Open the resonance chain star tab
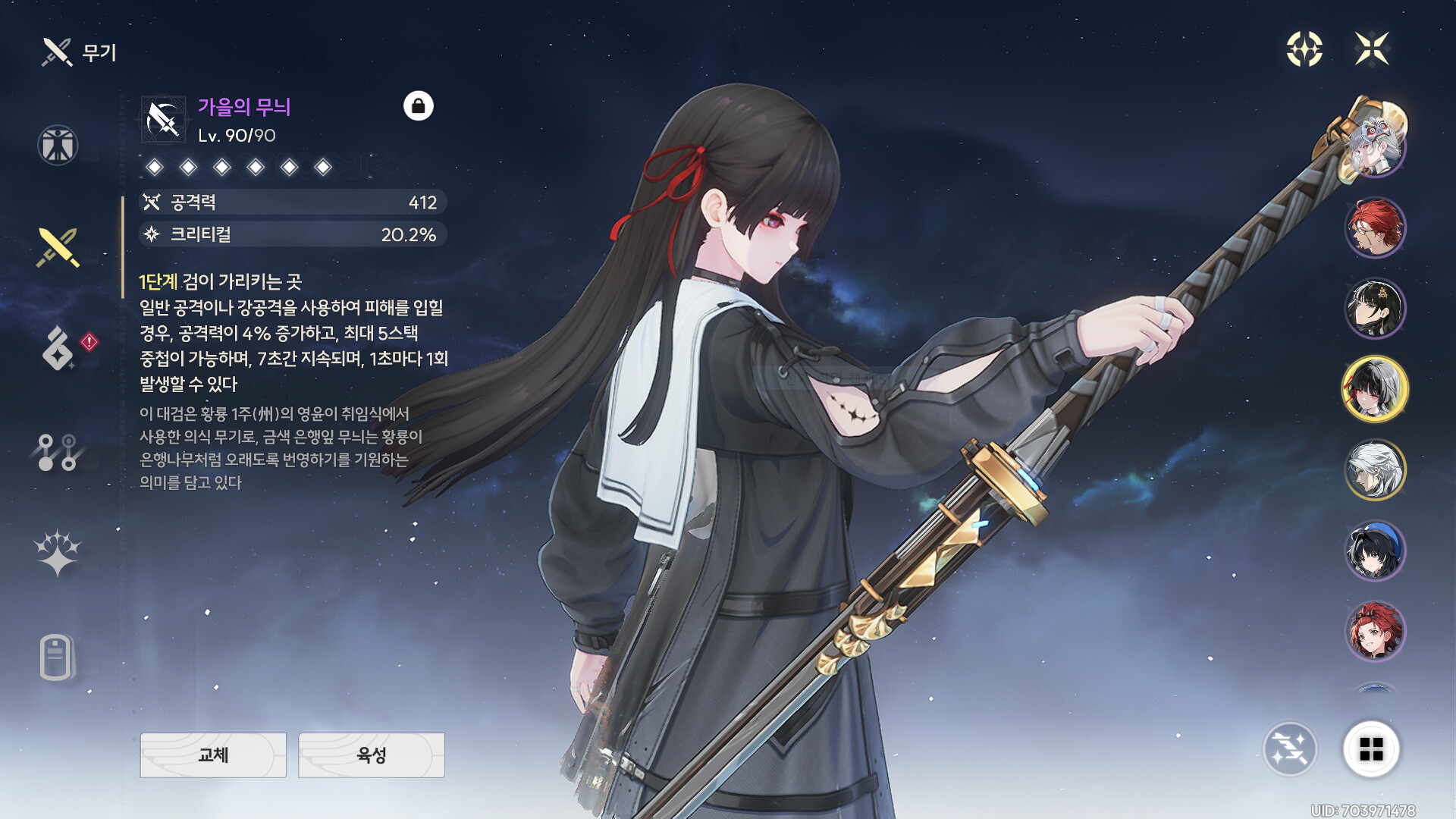1456x819 pixels. coord(58,552)
